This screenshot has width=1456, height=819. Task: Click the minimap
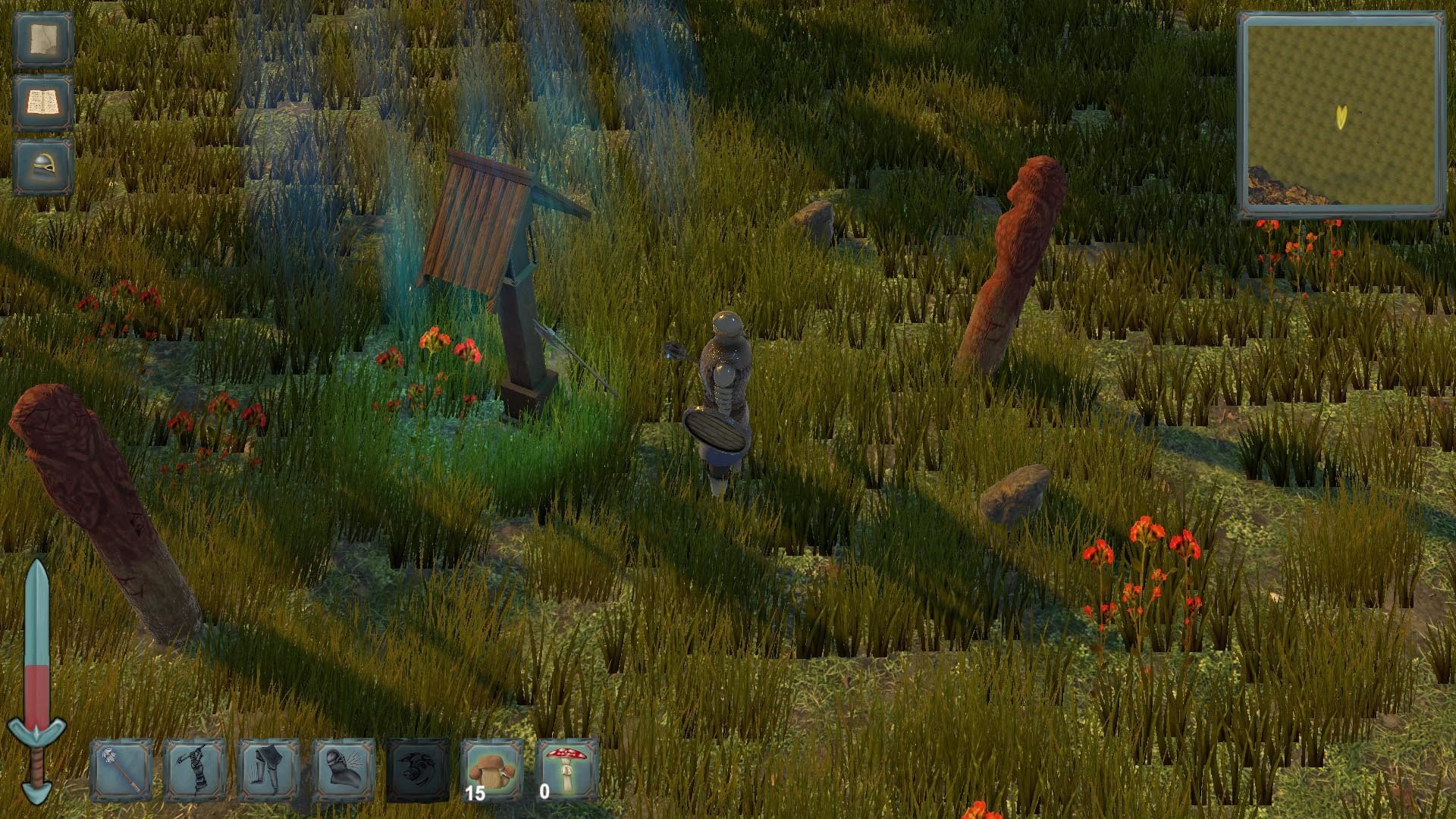[1341, 115]
